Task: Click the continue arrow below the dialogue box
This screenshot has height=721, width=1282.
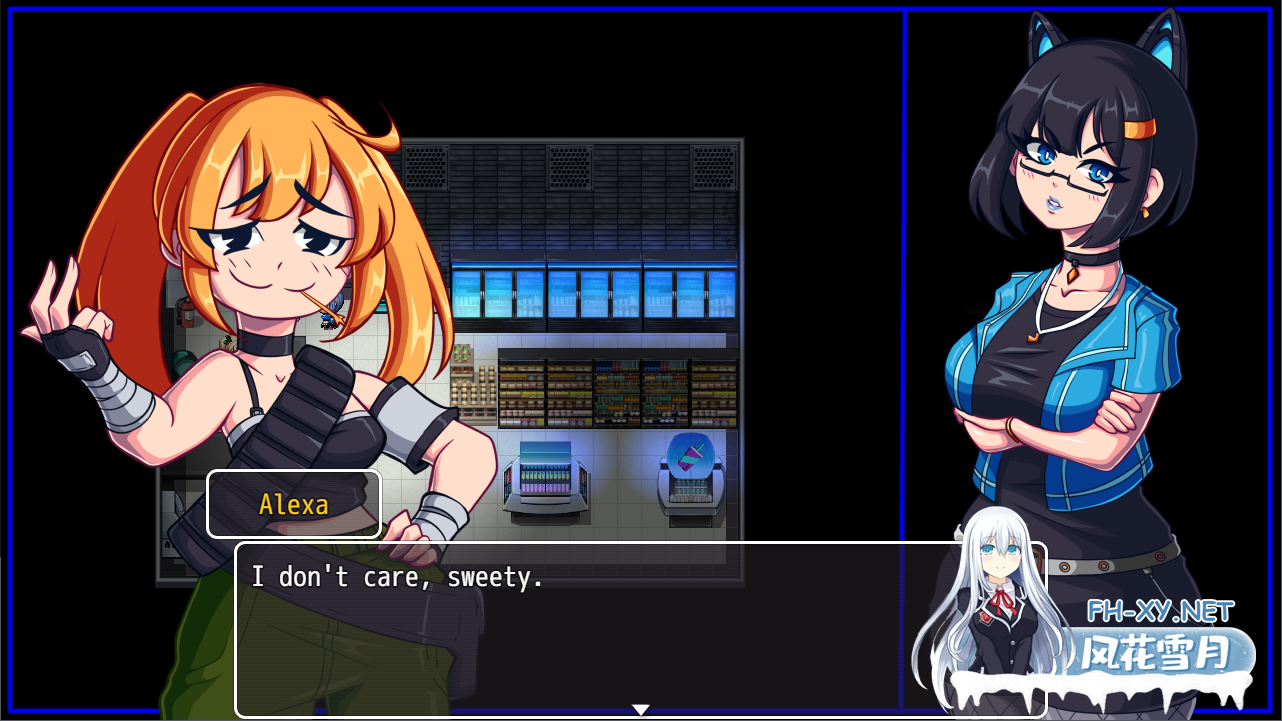Action: coord(639,707)
